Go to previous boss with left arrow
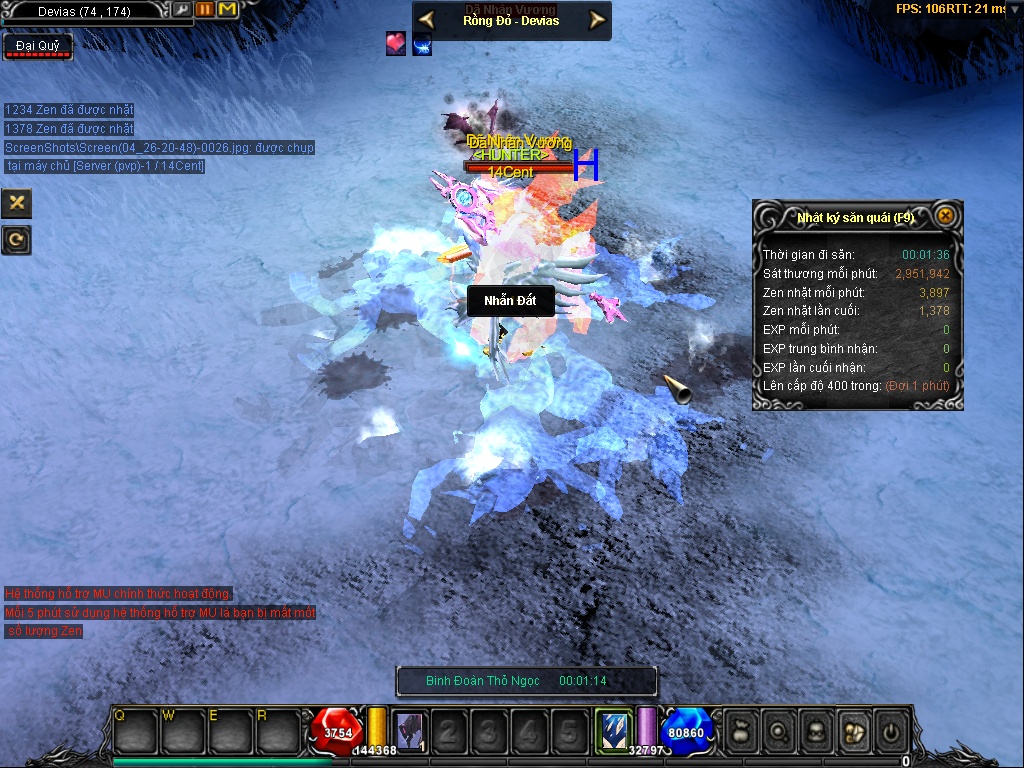Image resolution: width=1024 pixels, height=768 pixels. [427, 20]
